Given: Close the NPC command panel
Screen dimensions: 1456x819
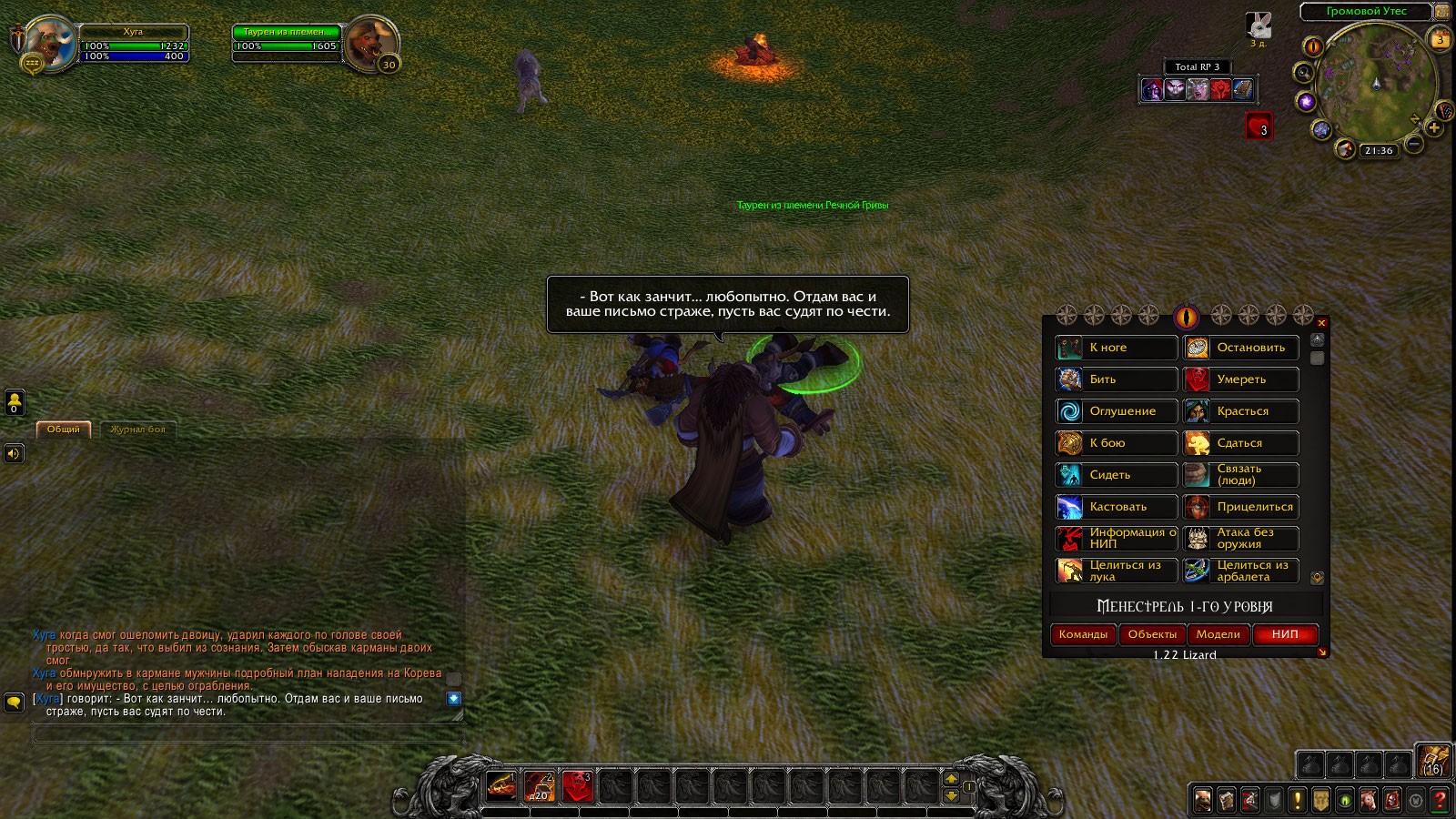Looking at the screenshot, I should 1322,323.
